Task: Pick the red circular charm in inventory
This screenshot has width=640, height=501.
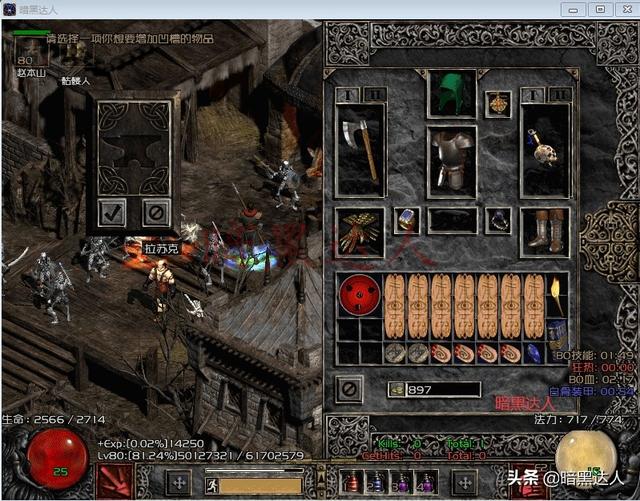Action: tap(359, 295)
